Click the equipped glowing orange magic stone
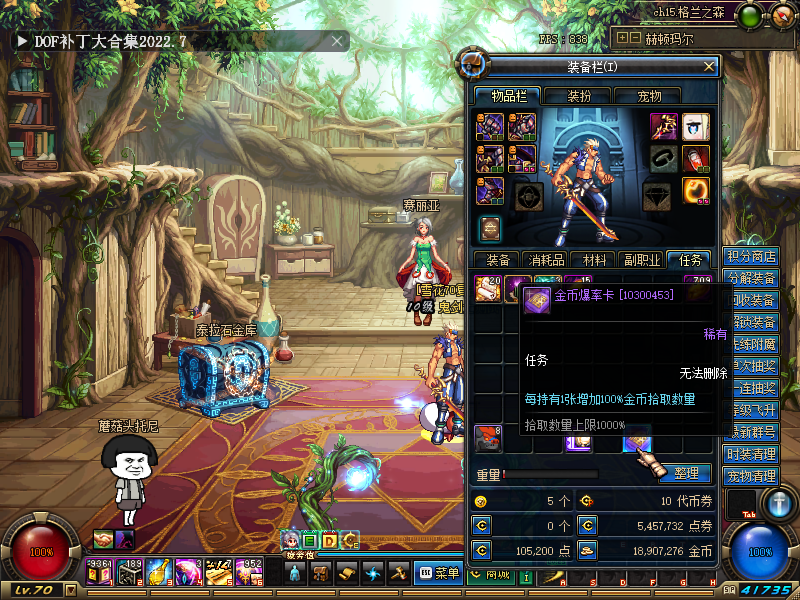The width and height of the screenshot is (800, 600). pyautogui.click(x=696, y=190)
